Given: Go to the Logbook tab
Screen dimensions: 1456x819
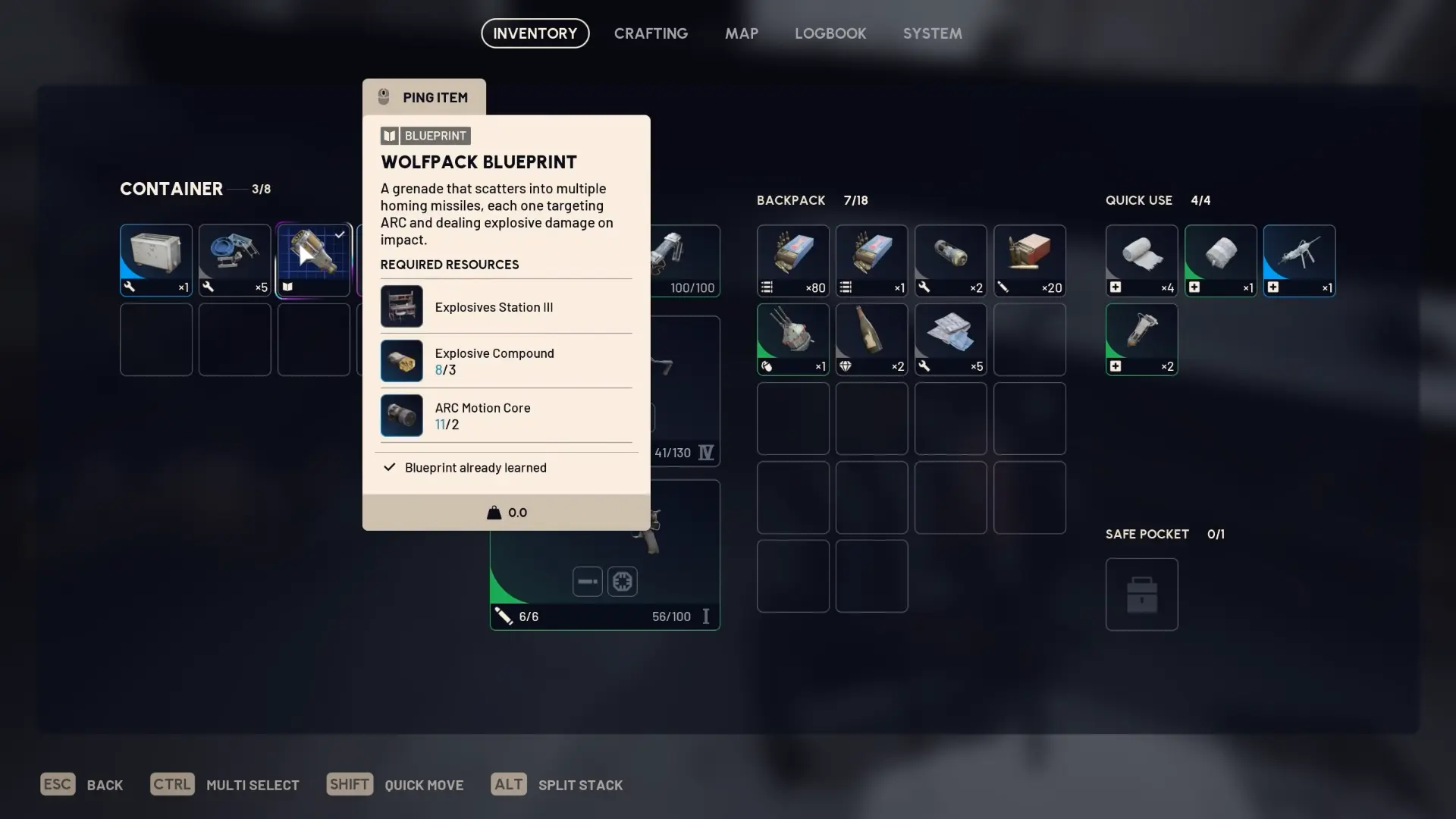Looking at the screenshot, I should pos(830,33).
